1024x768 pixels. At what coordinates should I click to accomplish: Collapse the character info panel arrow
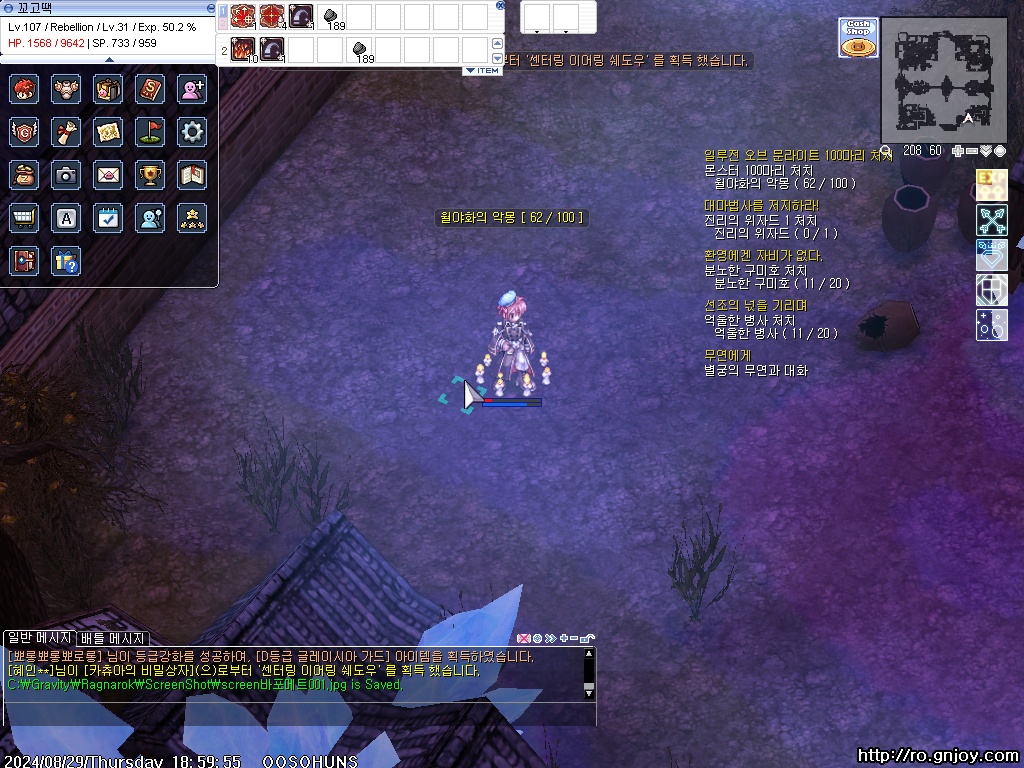tap(109, 59)
